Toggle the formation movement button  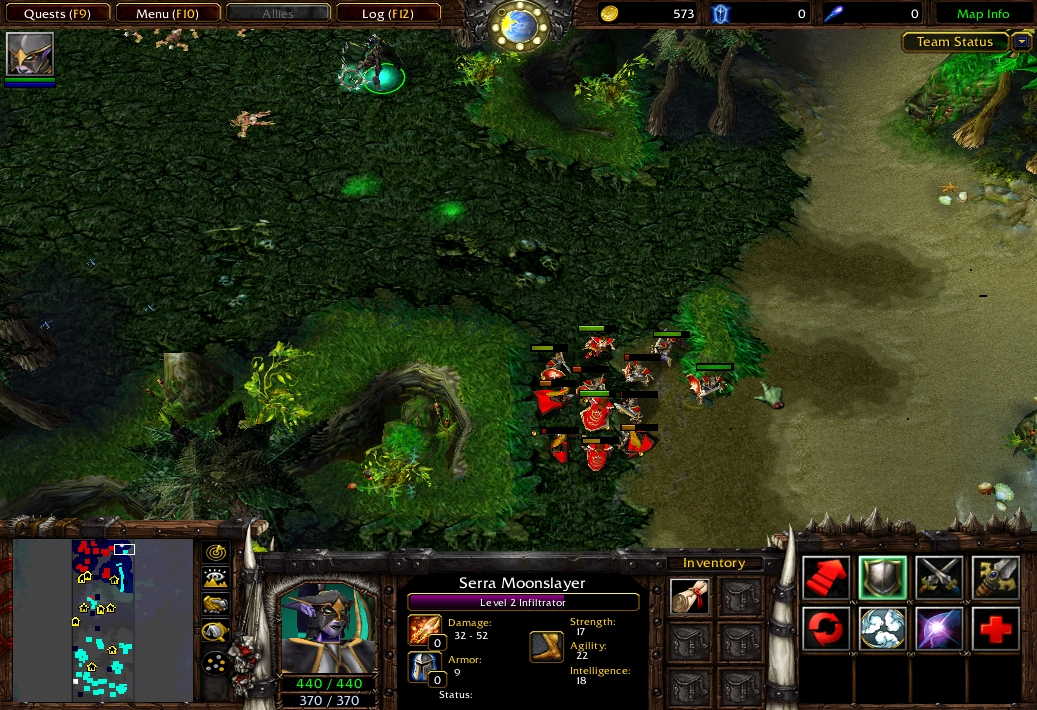click(216, 662)
